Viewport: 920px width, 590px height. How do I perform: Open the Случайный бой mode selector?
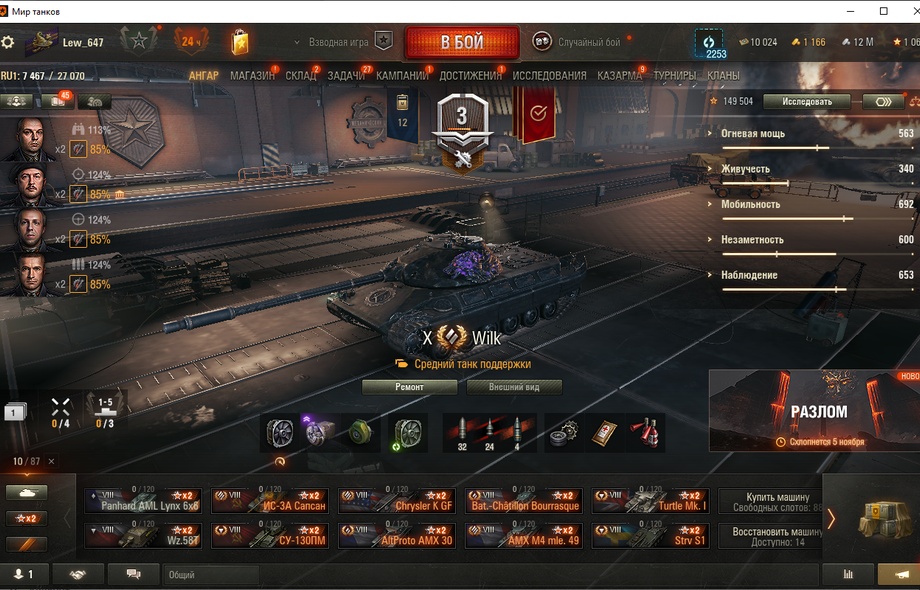click(578, 42)
